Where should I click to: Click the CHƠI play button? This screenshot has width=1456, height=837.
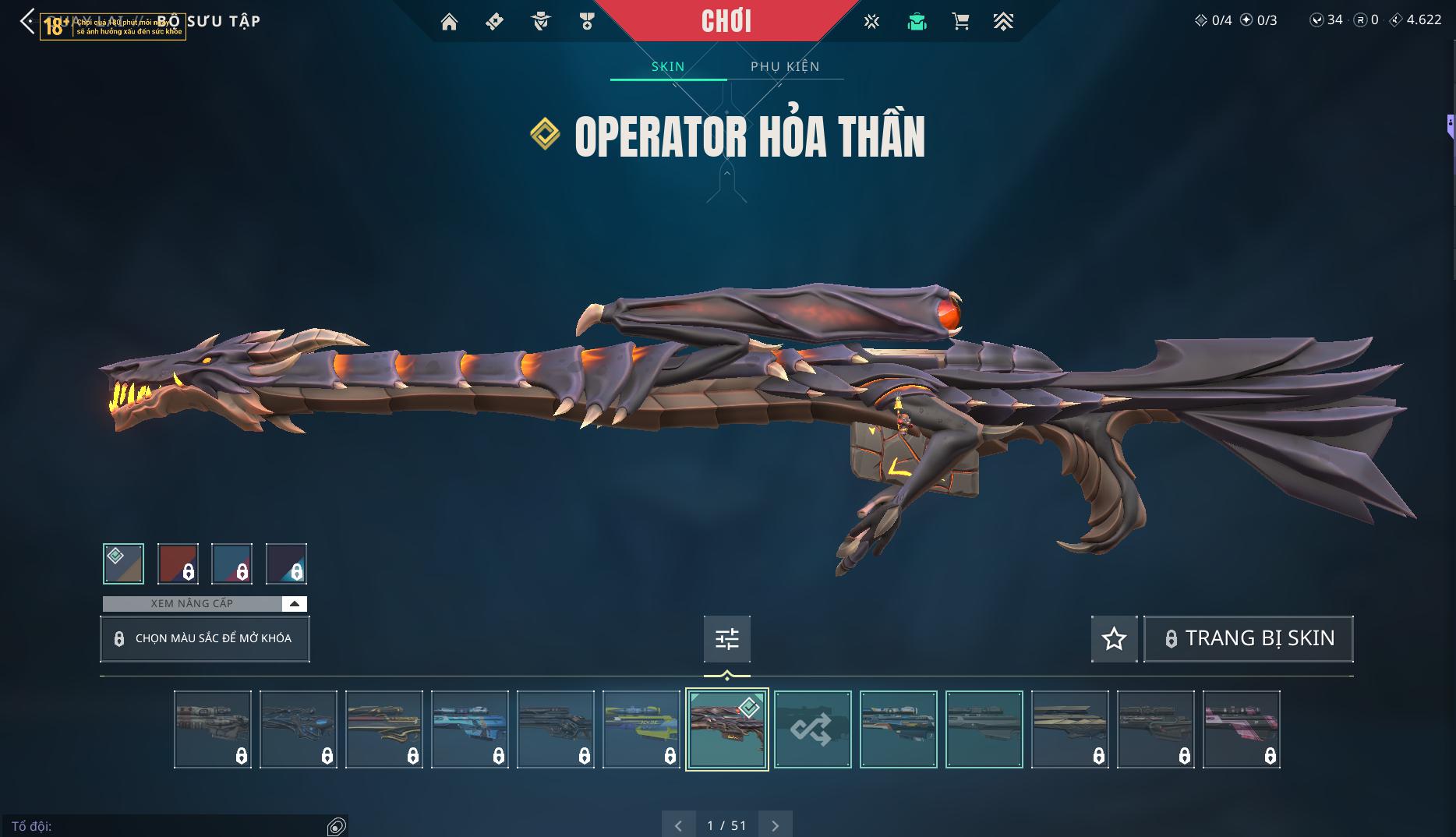(x=726, y=21)
